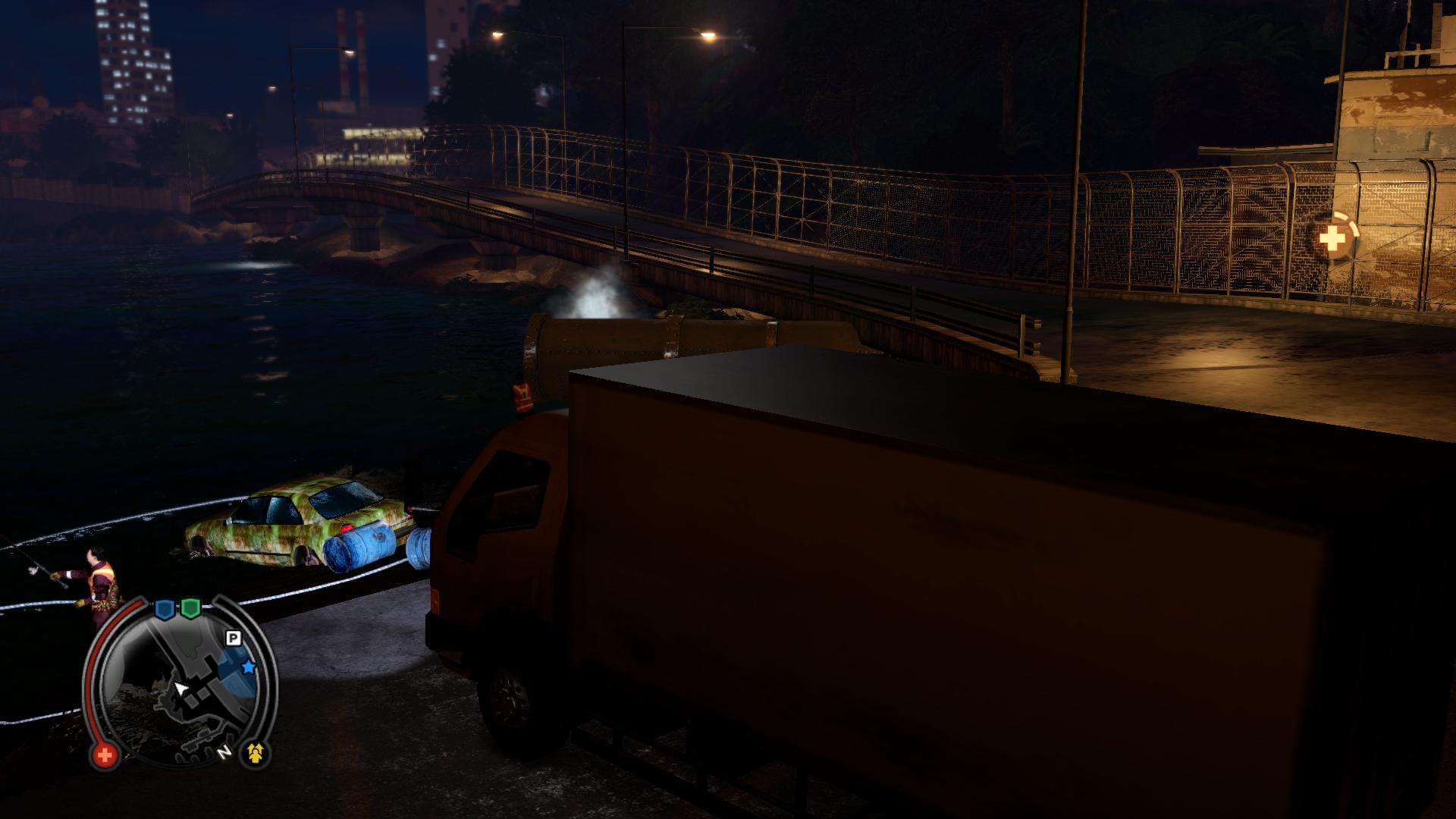Click the green shield badge above minimap
The height and width of the screenshot is (819, 1456).
(190, 607)
